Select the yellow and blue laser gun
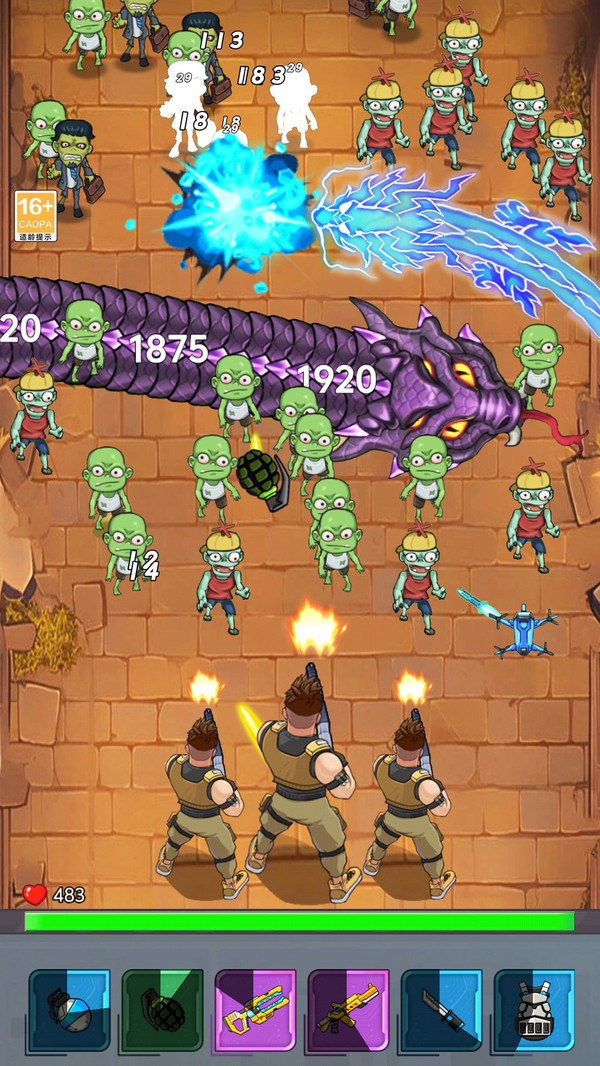This screenshot has width=600, height=1066. (x=255, y=1010)
